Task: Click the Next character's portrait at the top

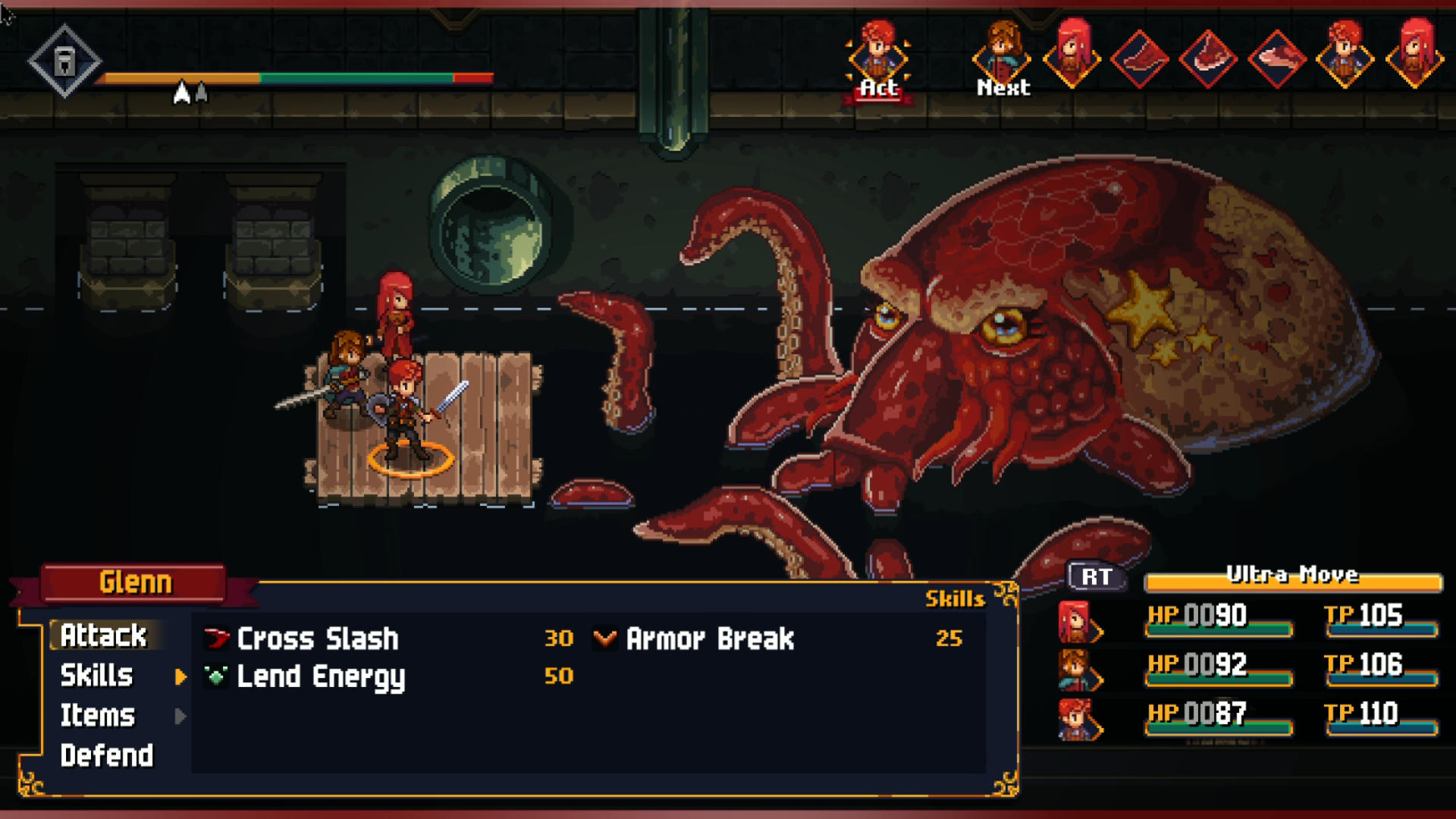Action: [1001, 57]
